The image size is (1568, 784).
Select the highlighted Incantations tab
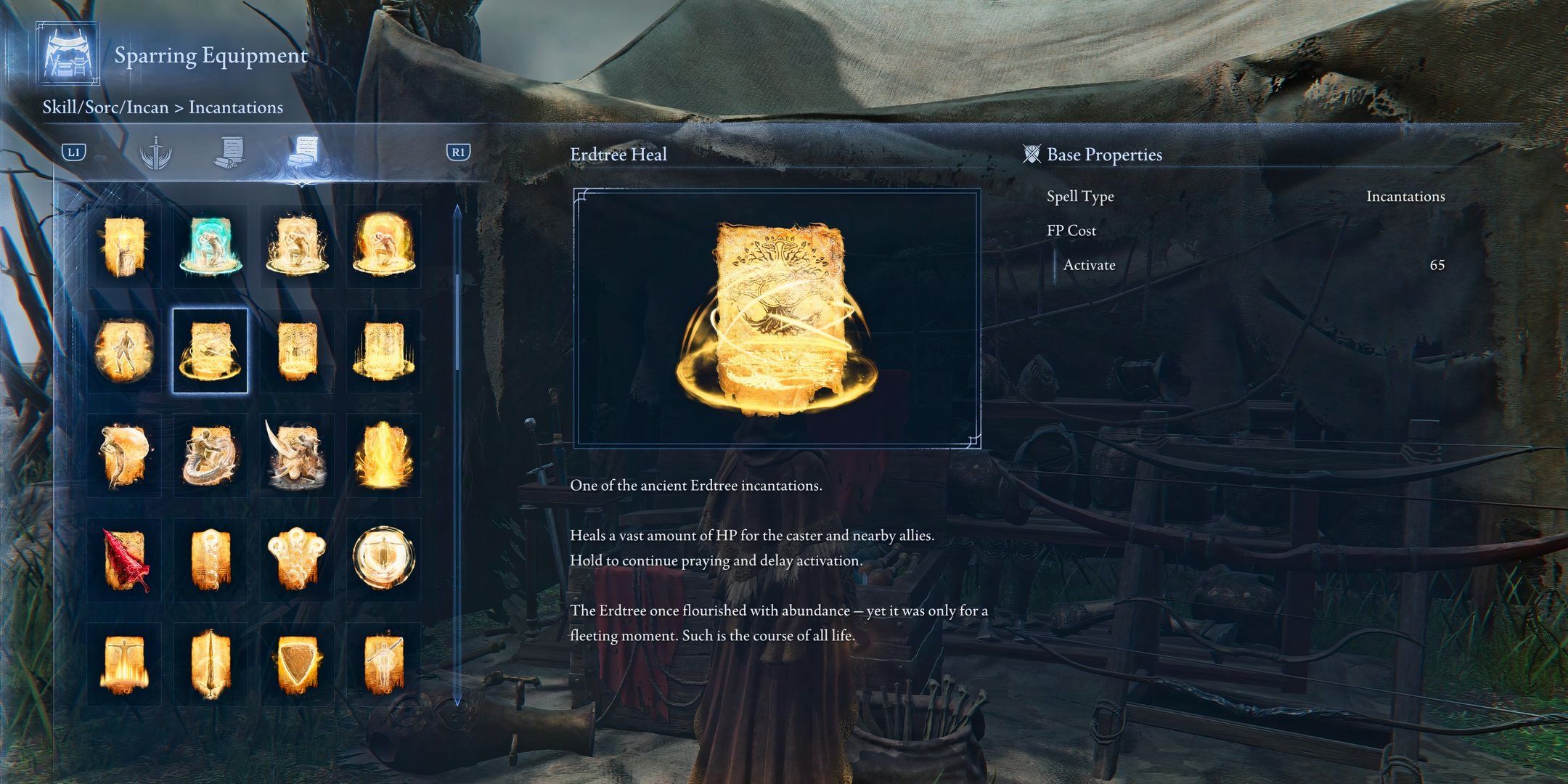302,152
